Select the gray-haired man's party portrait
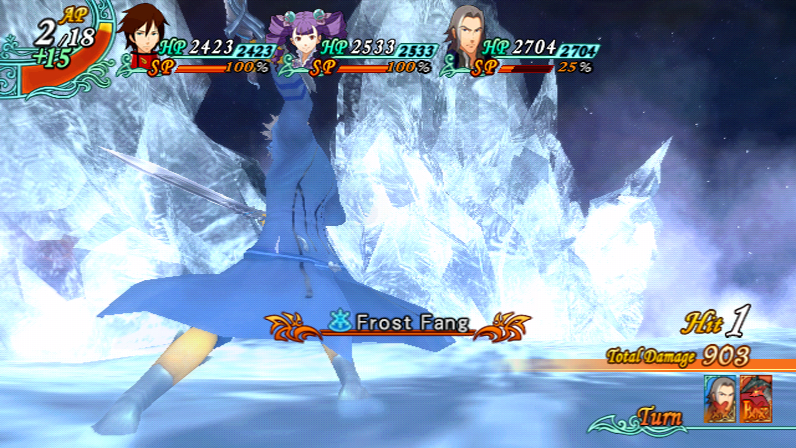This screenshot has height=448, width=796. coord(466,38)
